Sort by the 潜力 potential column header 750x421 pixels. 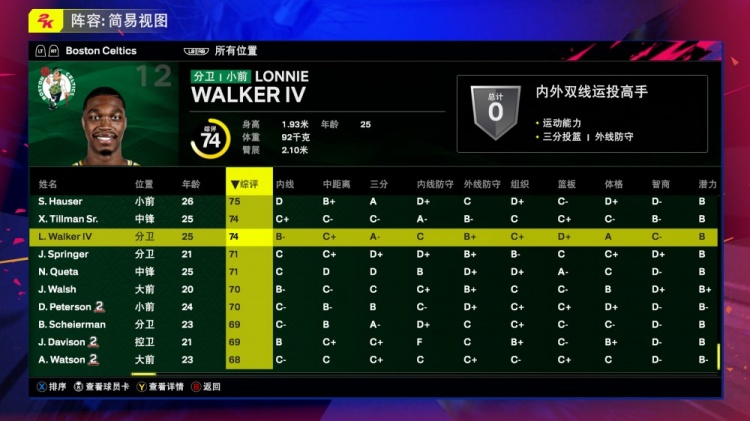[x=707, y=184]
